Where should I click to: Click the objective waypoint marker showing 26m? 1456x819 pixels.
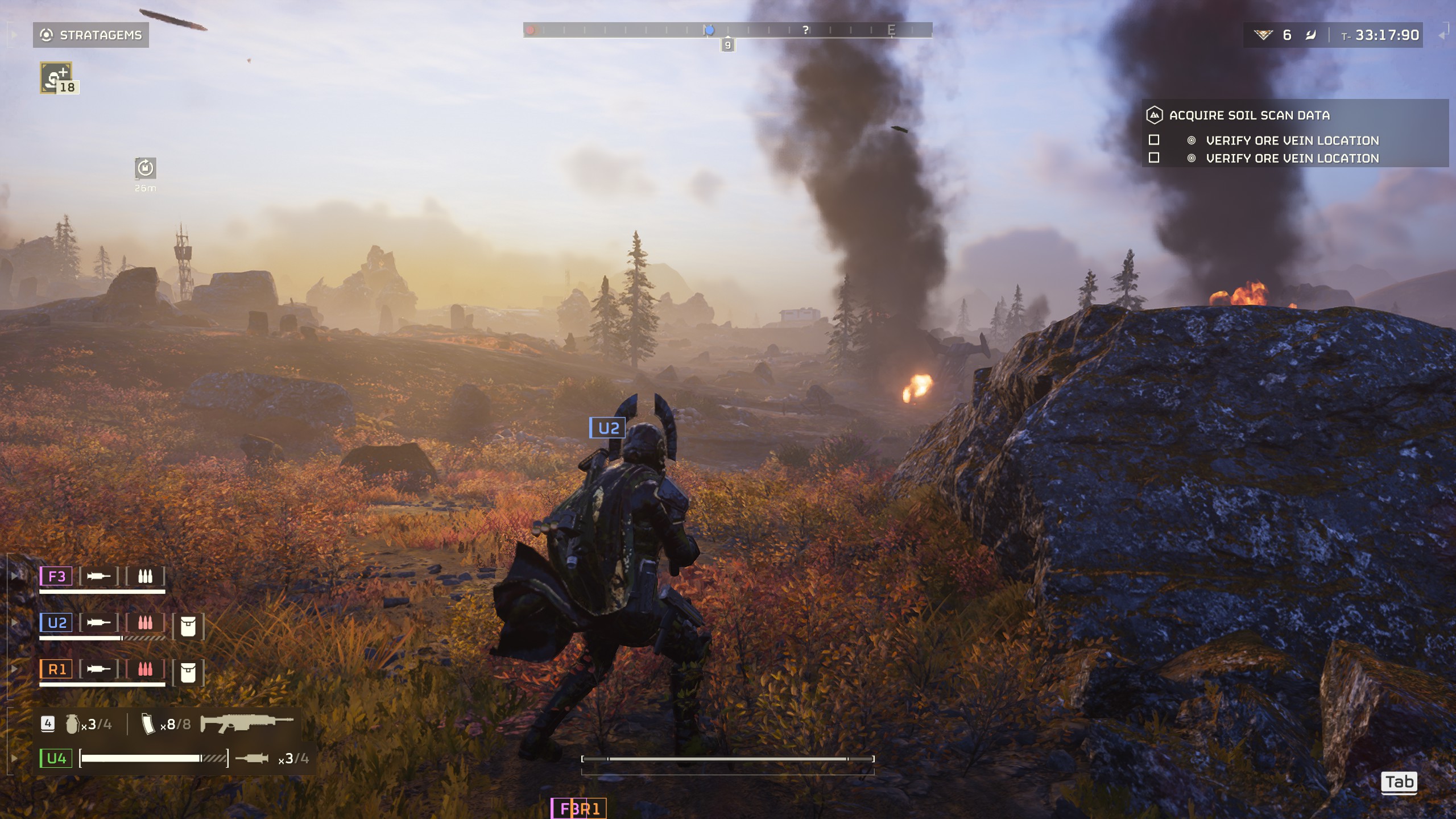145,168
